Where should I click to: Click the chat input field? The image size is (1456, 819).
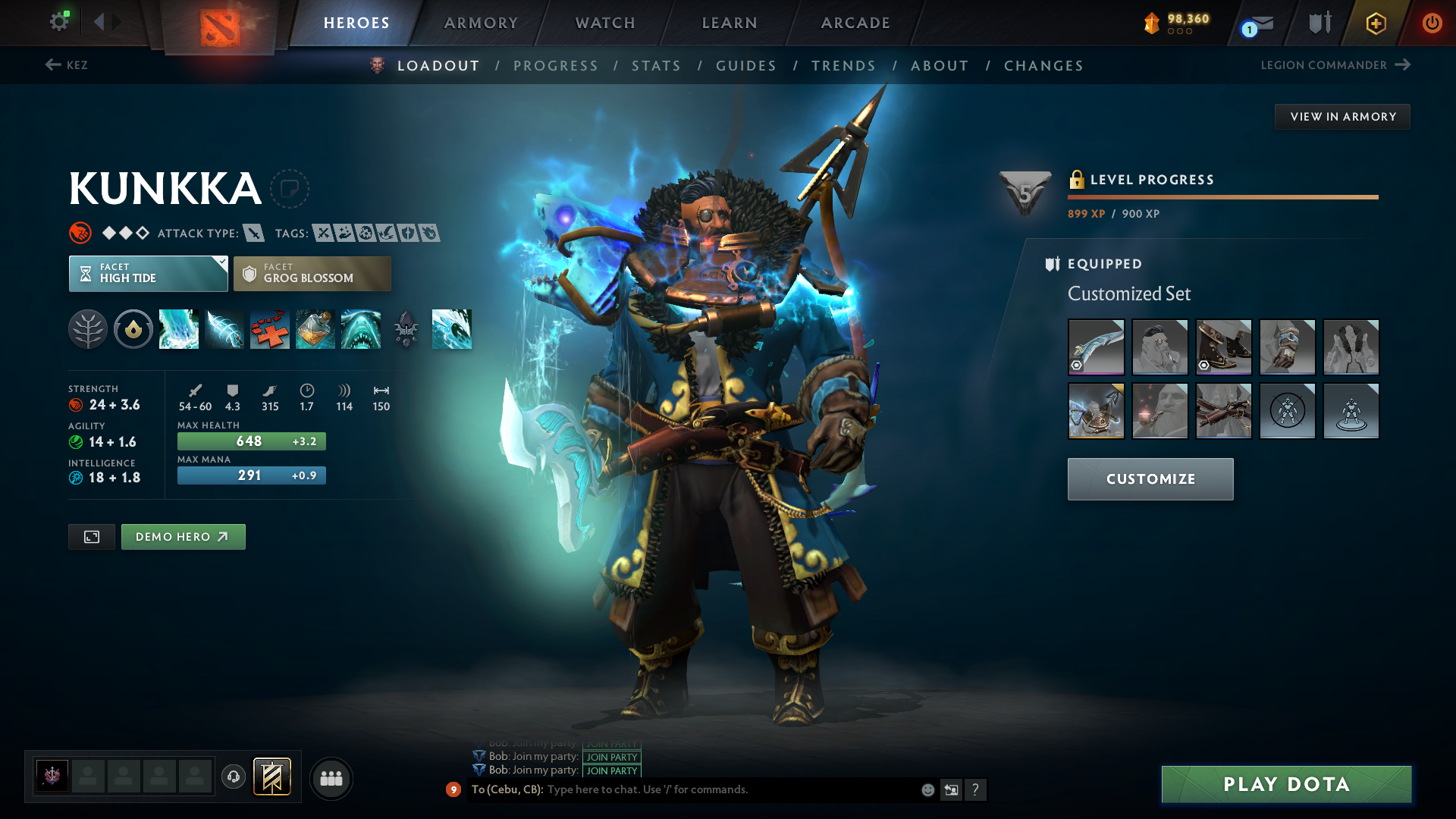pyautogui.click(x=728, y=789)
